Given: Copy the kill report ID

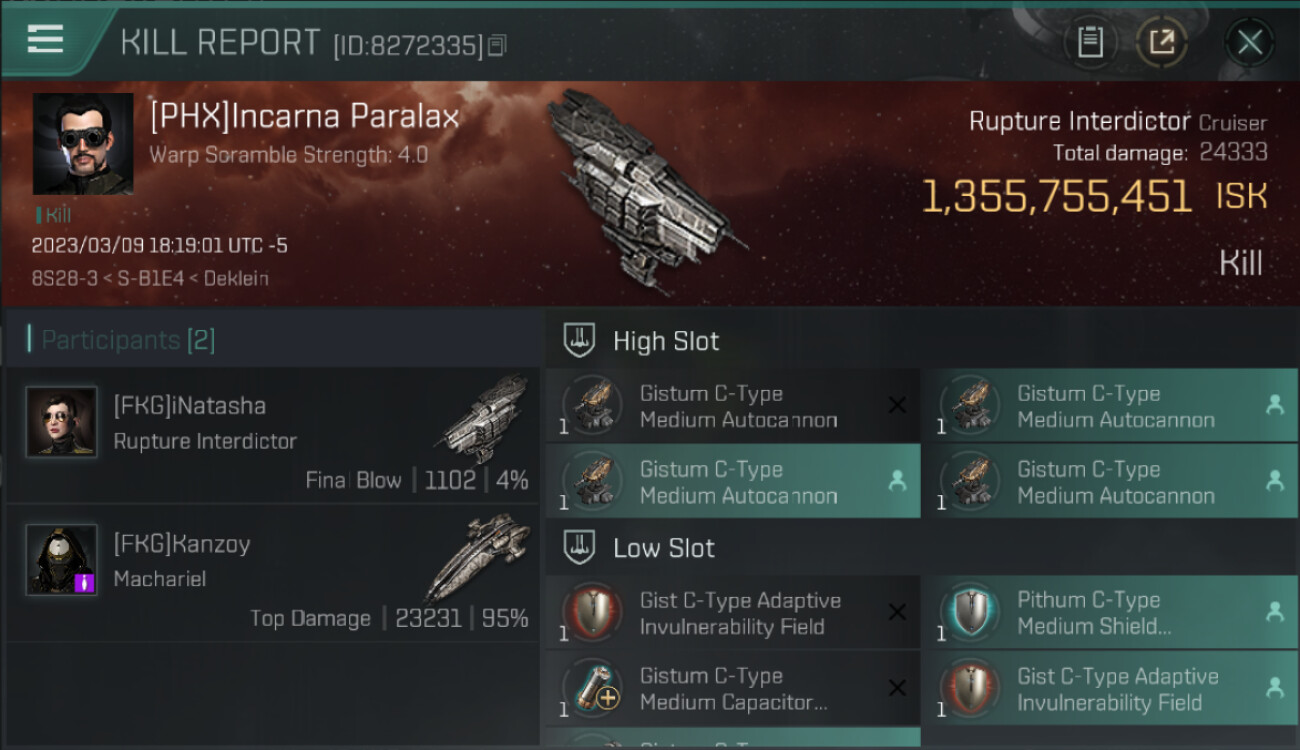Looking at the screenshot, I should point(497,45).
